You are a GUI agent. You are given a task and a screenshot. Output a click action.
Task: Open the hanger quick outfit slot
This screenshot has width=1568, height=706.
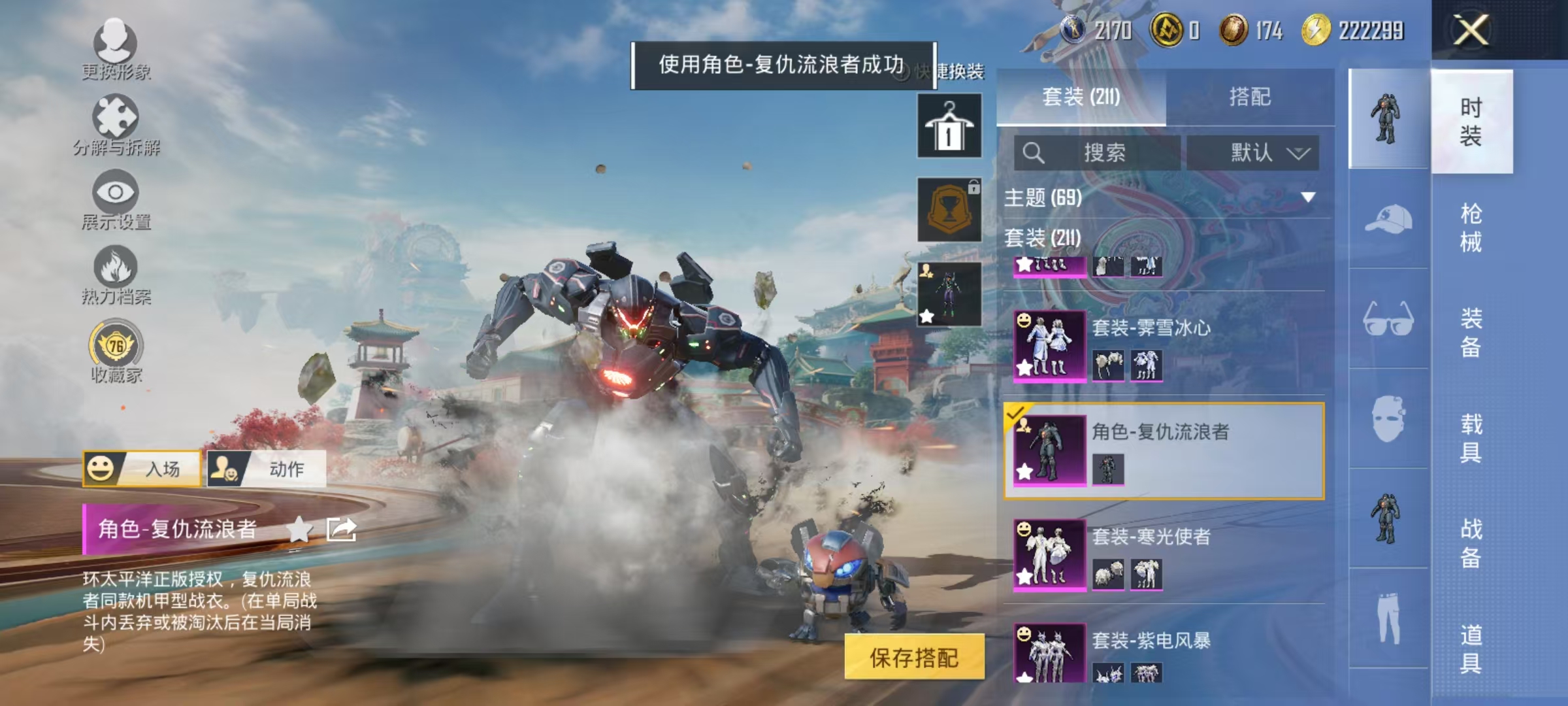click(949, 124)
